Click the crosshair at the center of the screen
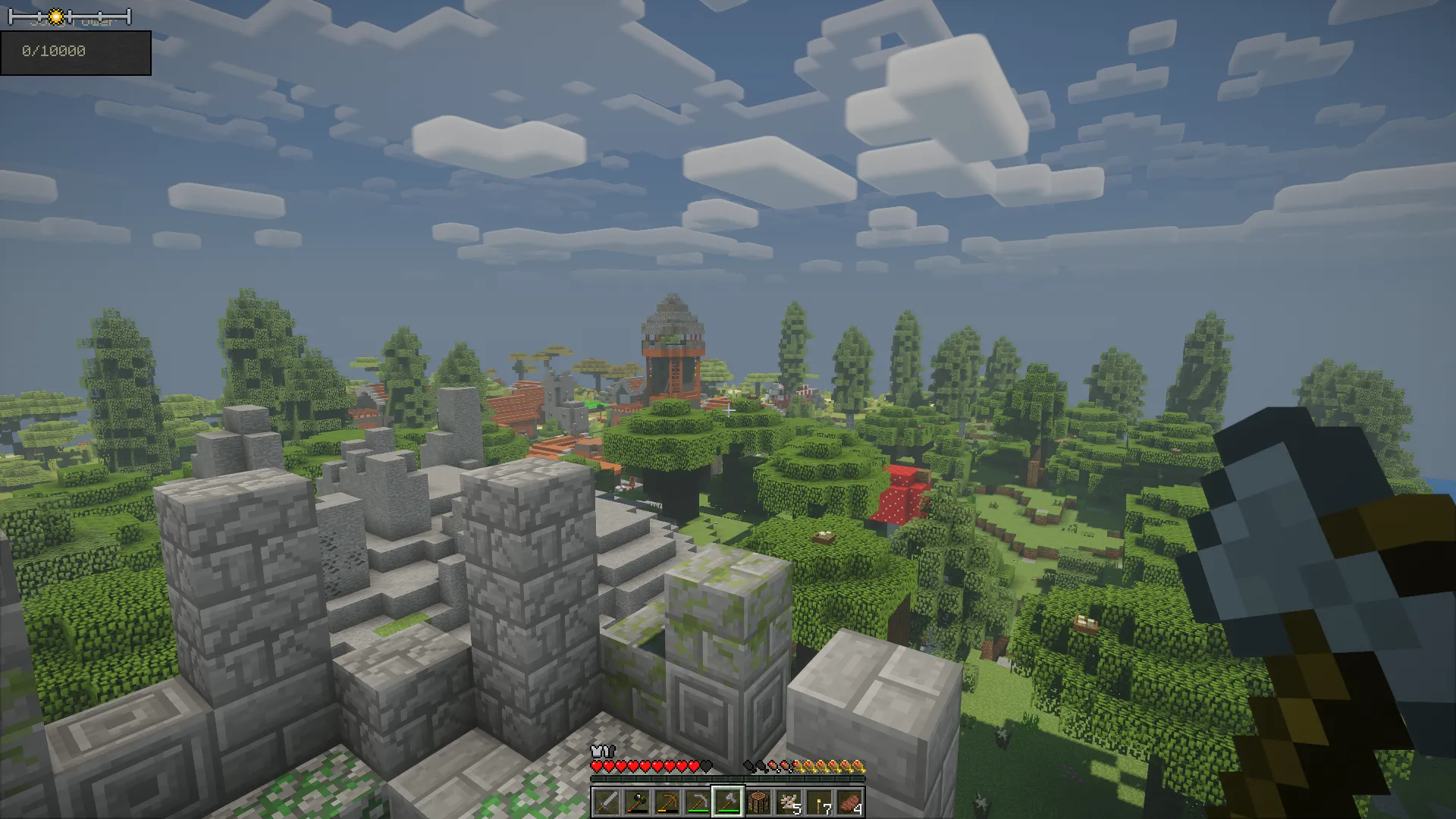 click(728, 409)
